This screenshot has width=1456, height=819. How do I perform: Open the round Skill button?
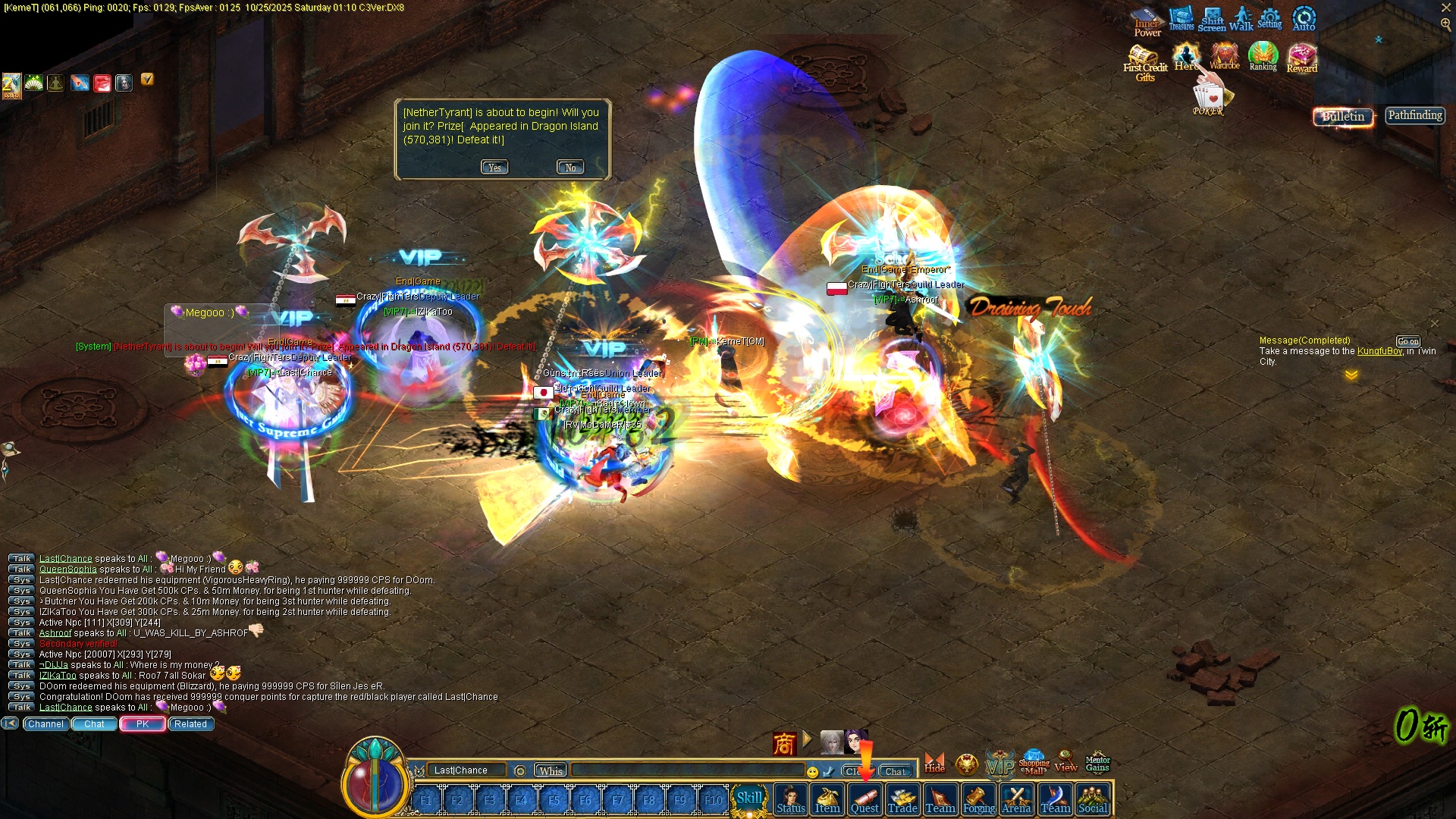click(749, 799)
